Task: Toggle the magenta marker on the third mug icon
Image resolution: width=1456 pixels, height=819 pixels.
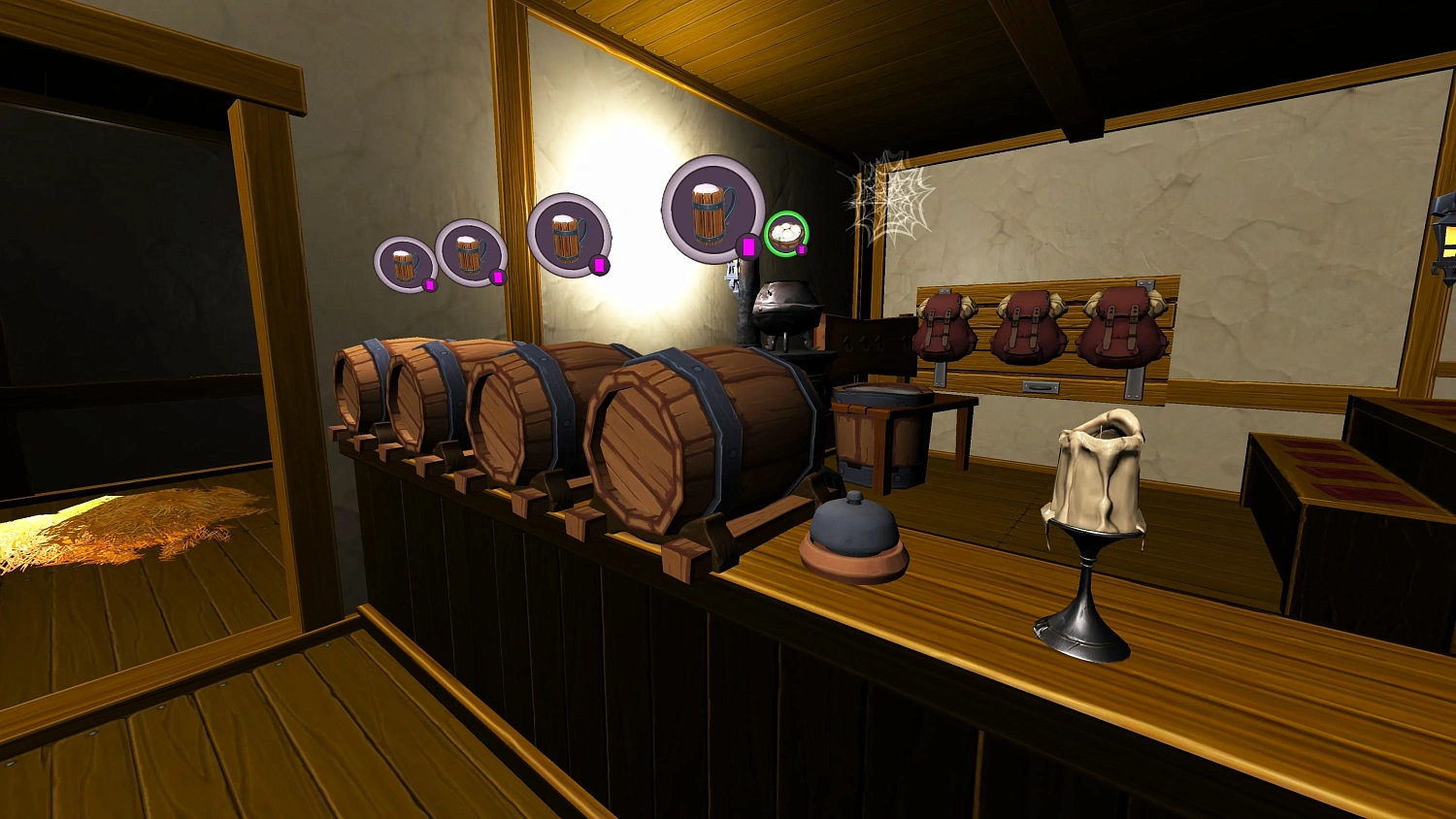Action: click(599, 264)
